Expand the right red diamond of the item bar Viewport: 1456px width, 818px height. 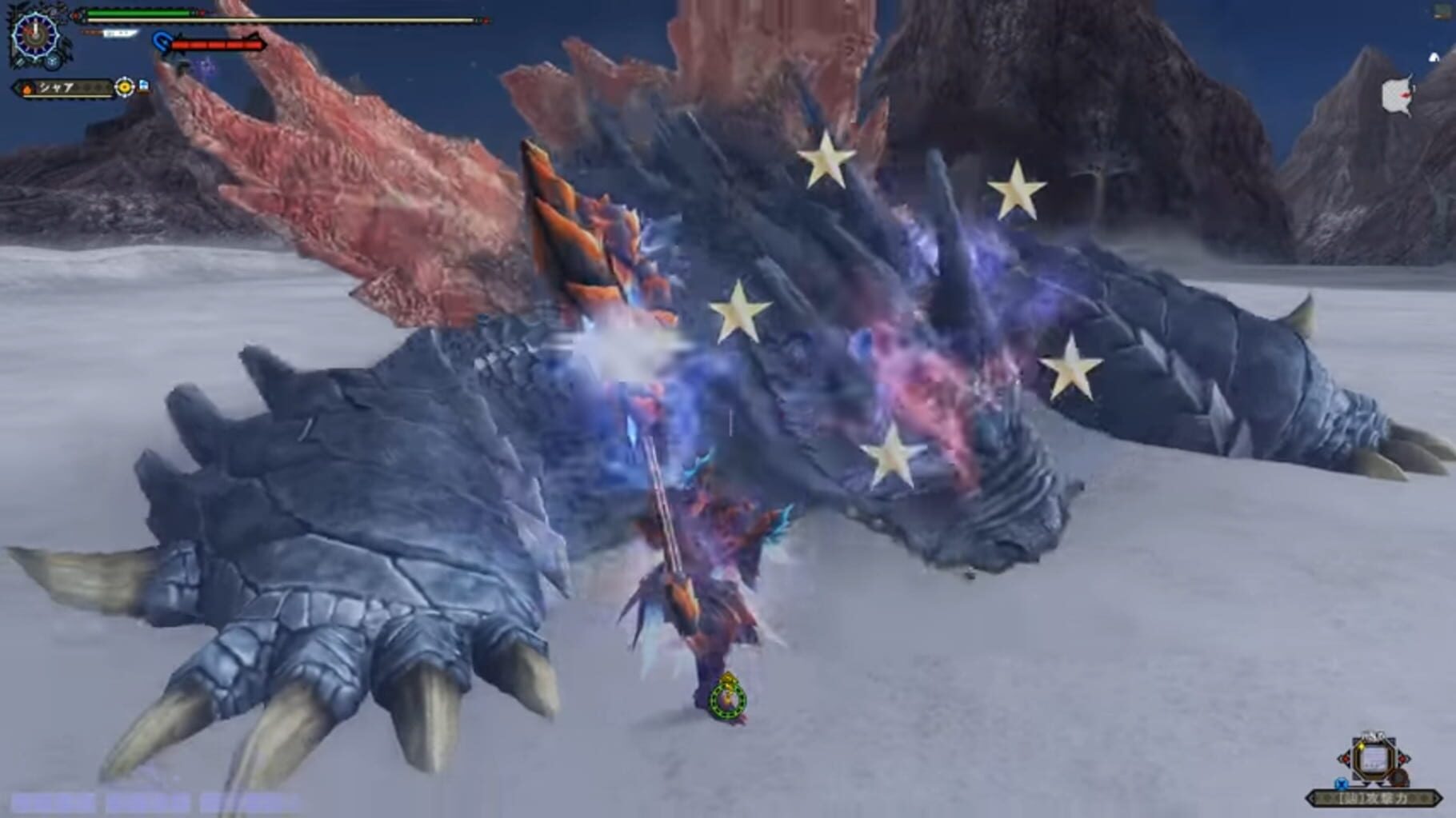coord(1403,758)
